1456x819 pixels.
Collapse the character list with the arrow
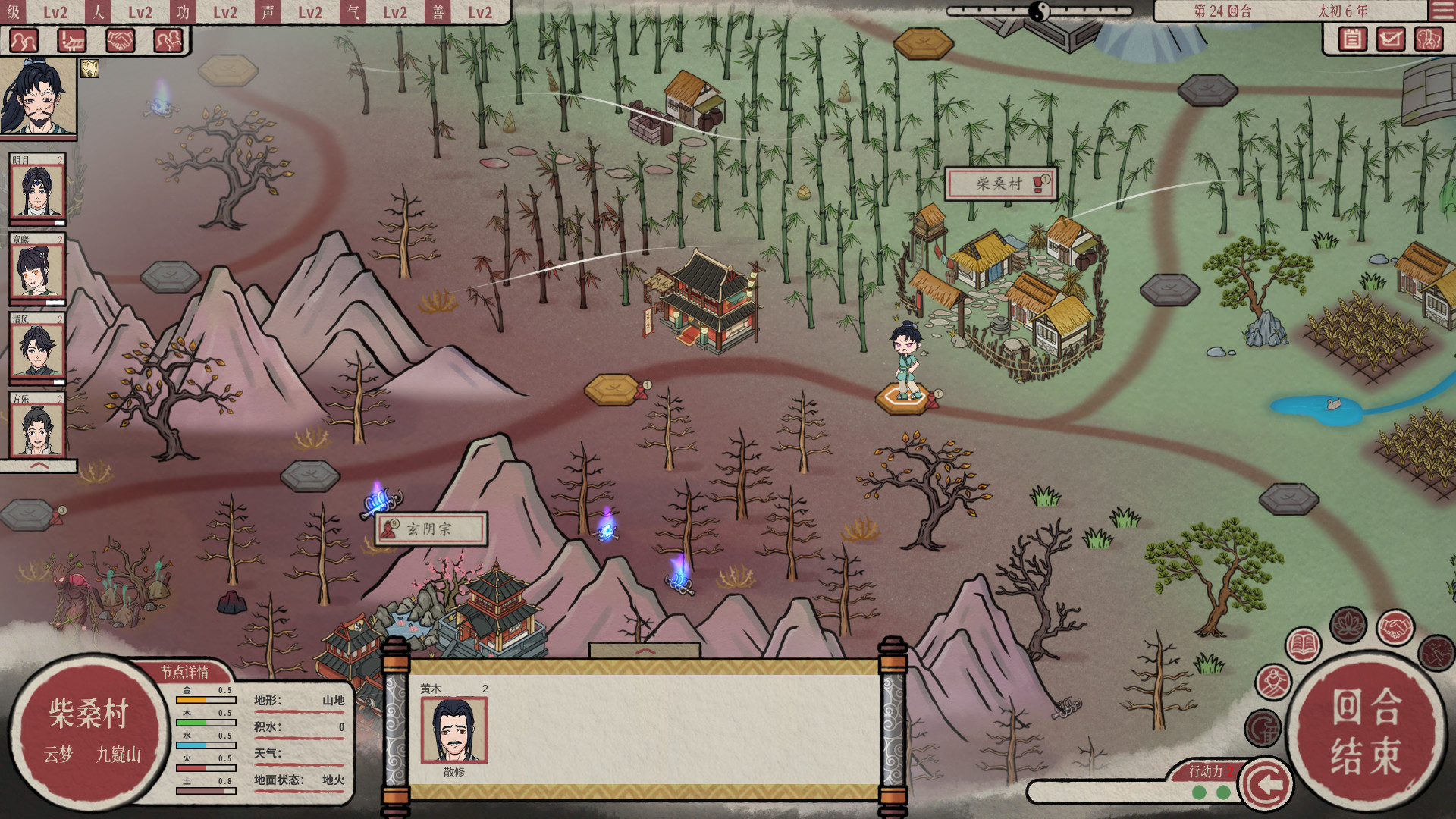39,466
